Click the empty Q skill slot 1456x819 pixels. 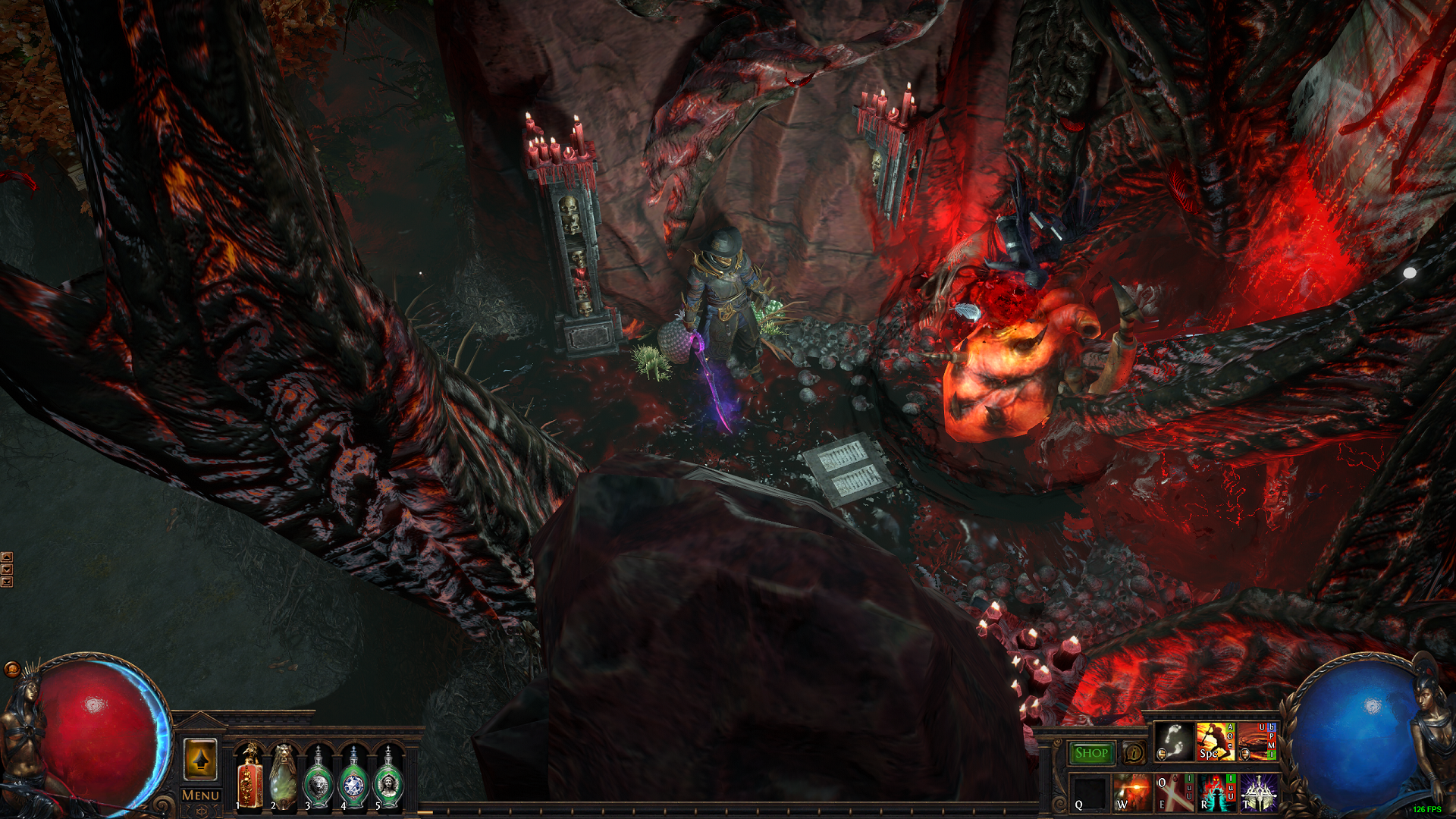point(1090,792)
